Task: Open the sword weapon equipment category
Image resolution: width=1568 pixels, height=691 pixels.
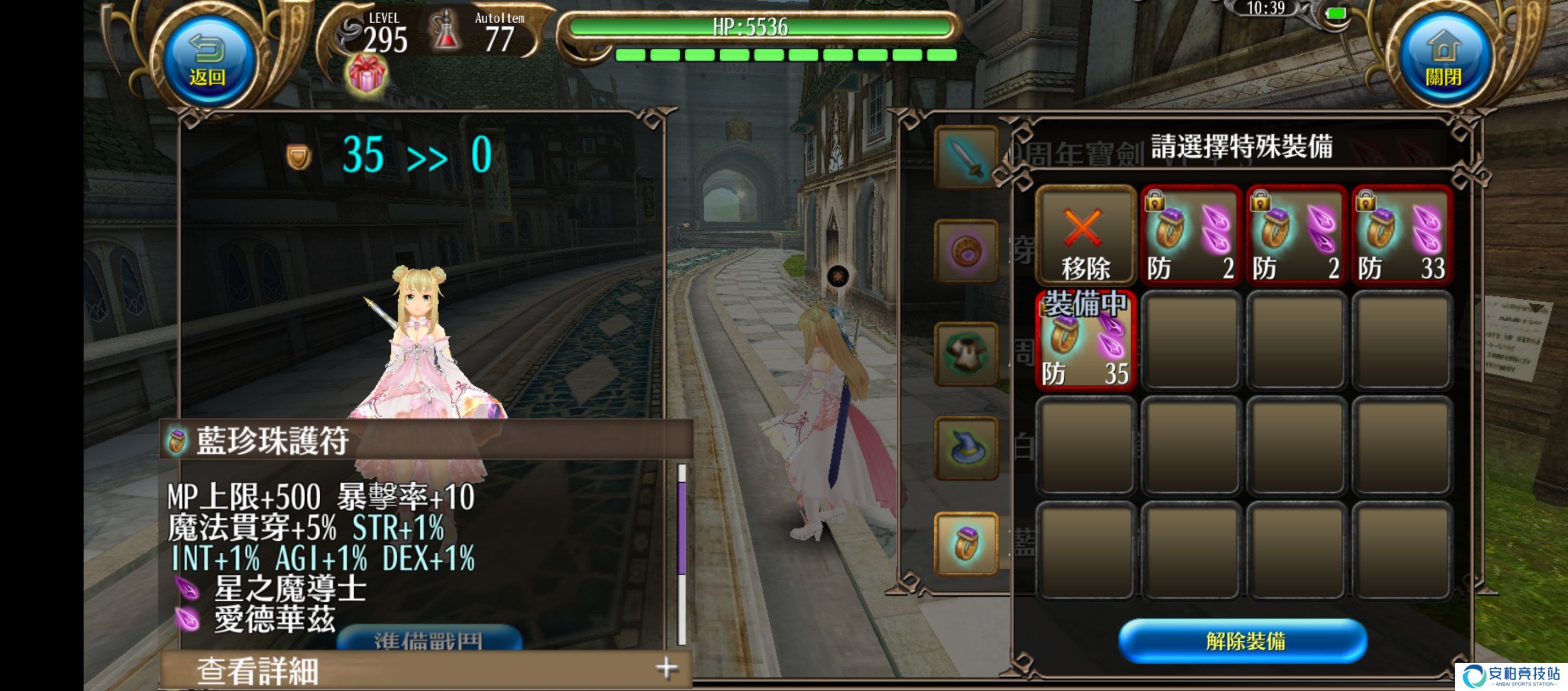Action: pos(966,158)
